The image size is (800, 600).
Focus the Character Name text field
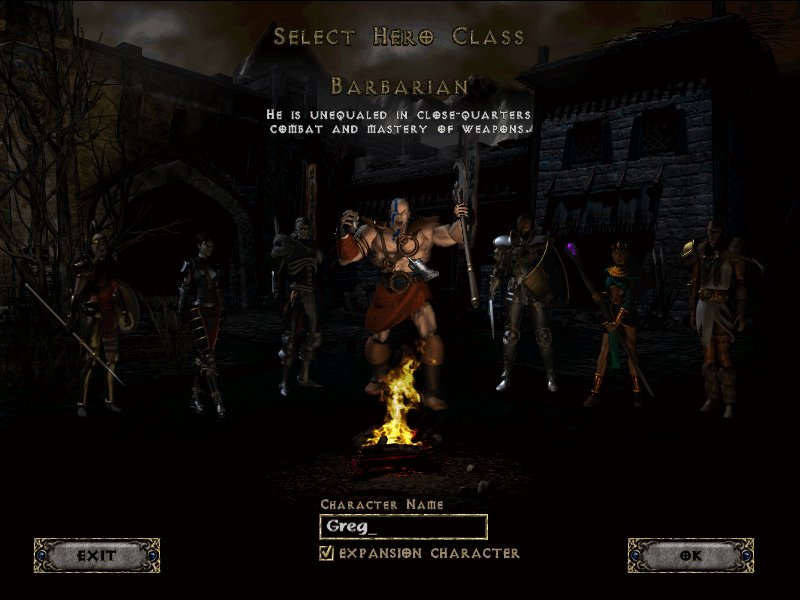403,527
